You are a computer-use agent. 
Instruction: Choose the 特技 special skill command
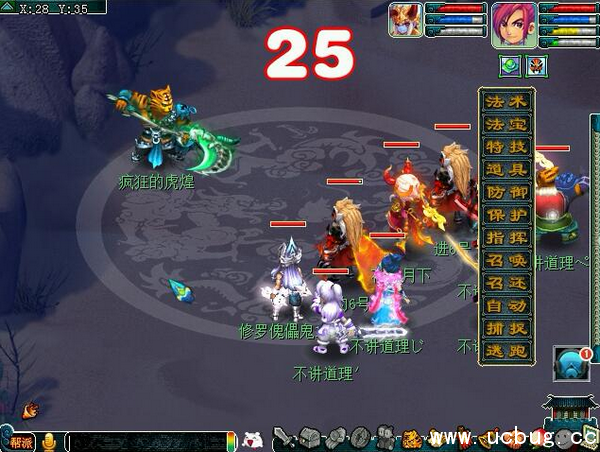[x=507, y=148]
